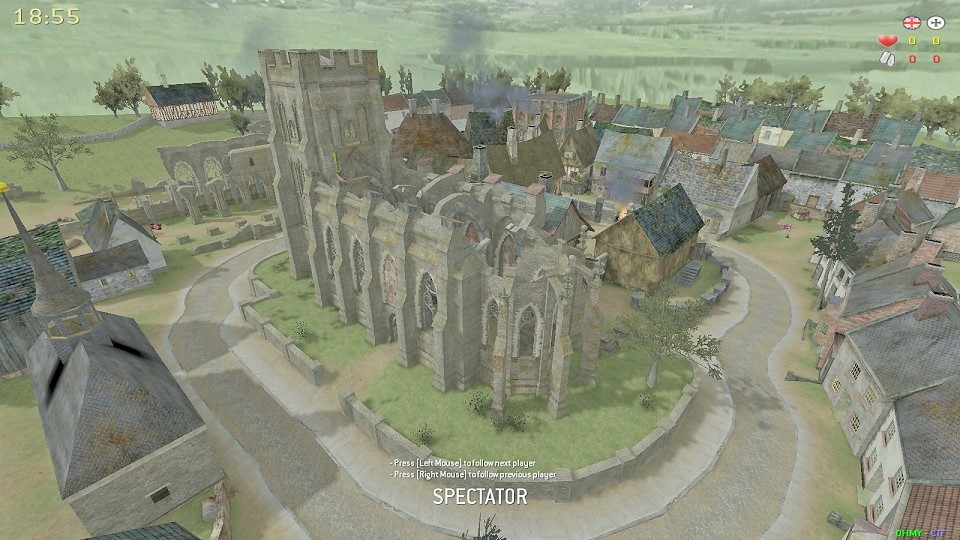Select the red heart alive-players icon
Screen dimensions: 960x540
click(887, 41)
